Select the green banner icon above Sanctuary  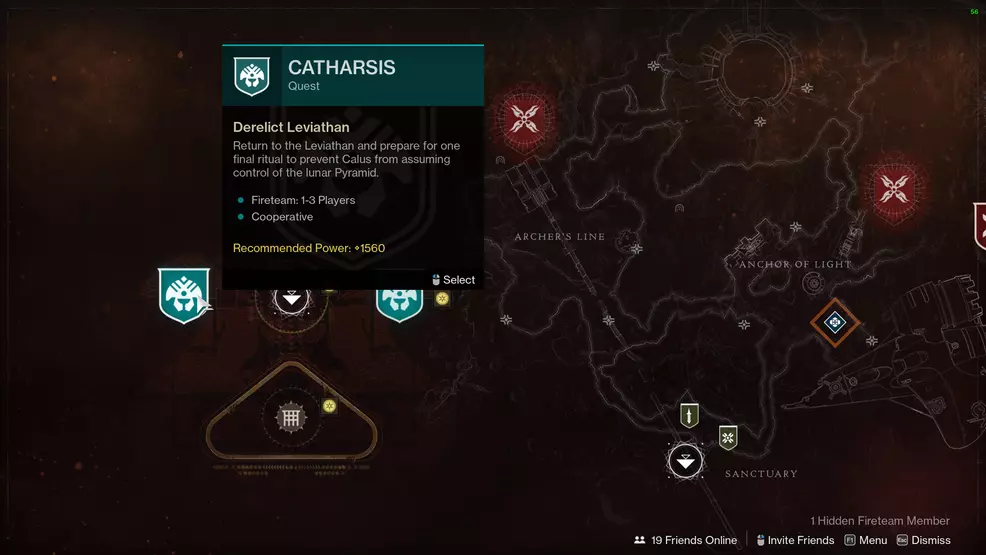(x=688, y=414)
